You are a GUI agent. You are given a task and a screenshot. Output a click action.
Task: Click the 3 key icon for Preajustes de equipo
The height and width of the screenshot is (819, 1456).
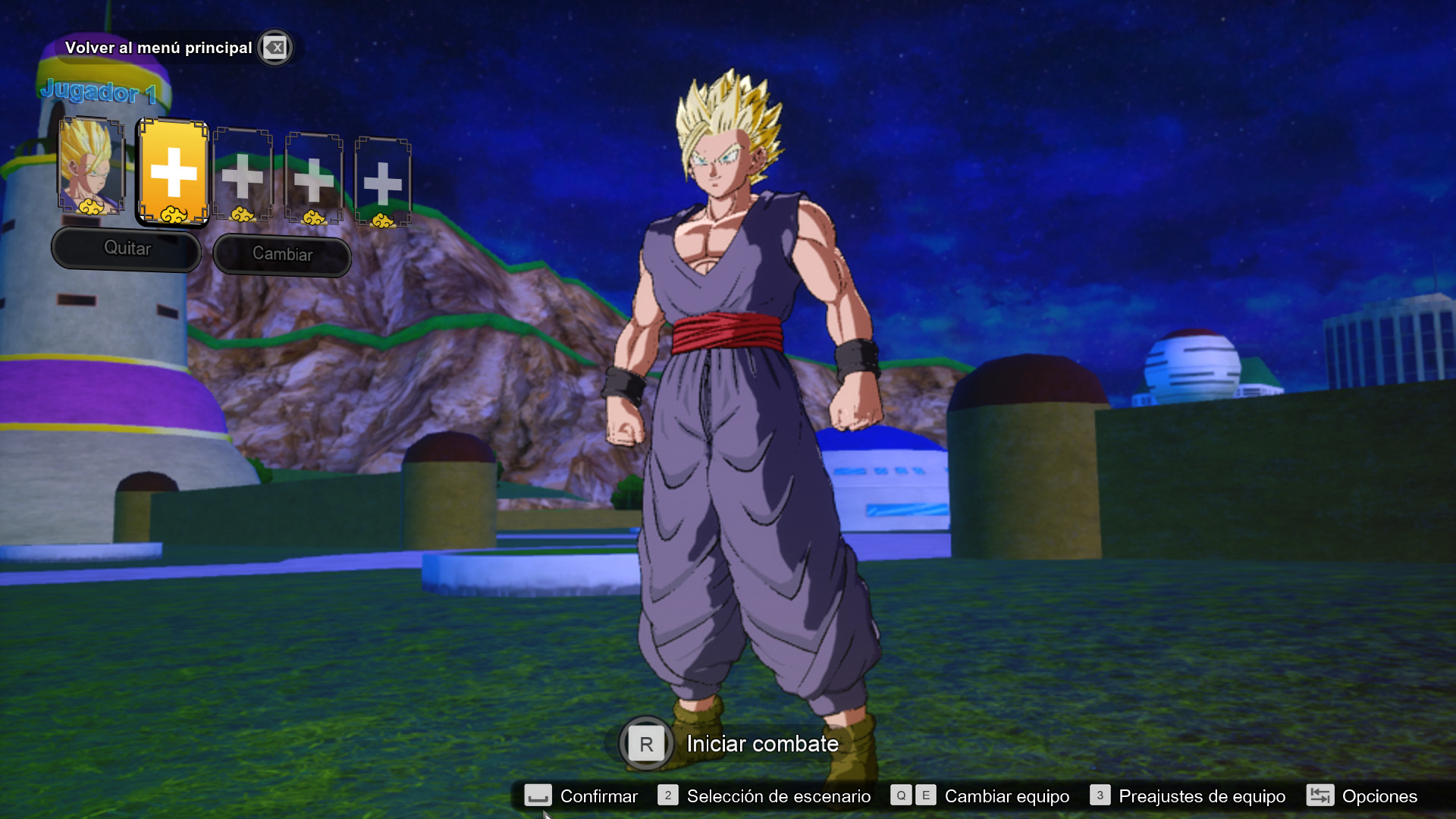[x=1100, y=796]
